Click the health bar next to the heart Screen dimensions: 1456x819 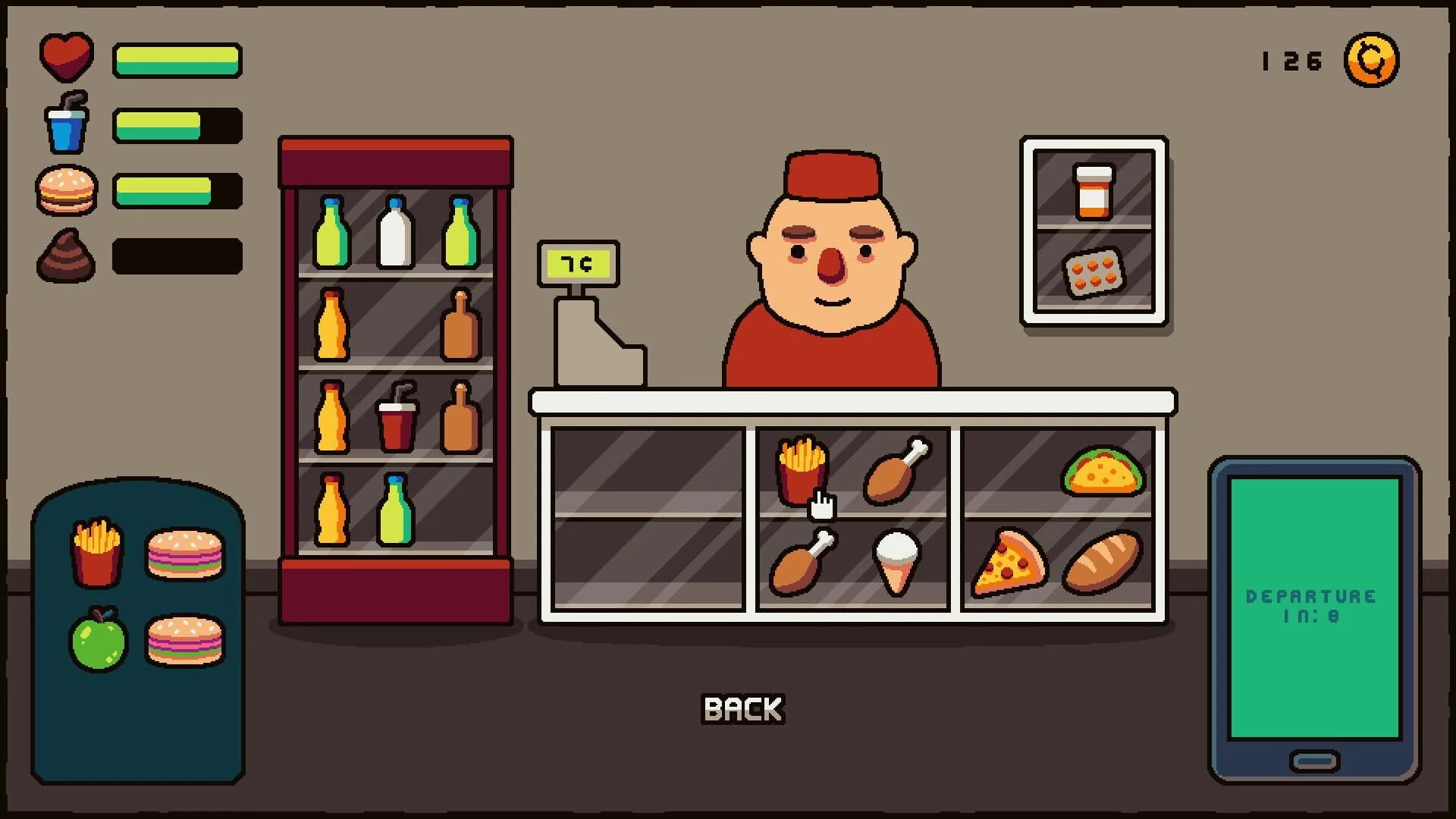click(x=177, y=59)
